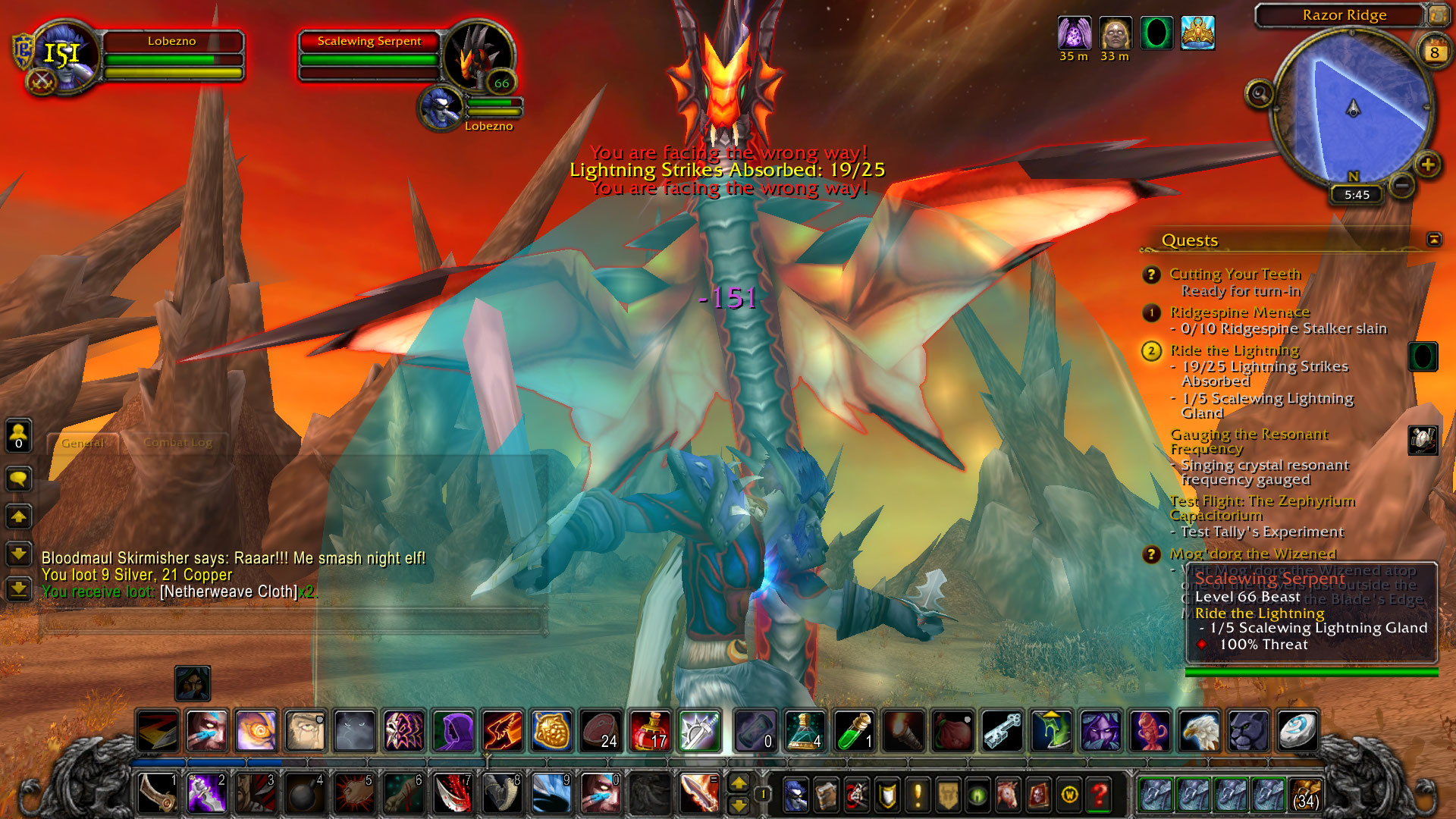Open the character info portrait micro button
The image size is (1456, 819).
click(x=795, y=795)
